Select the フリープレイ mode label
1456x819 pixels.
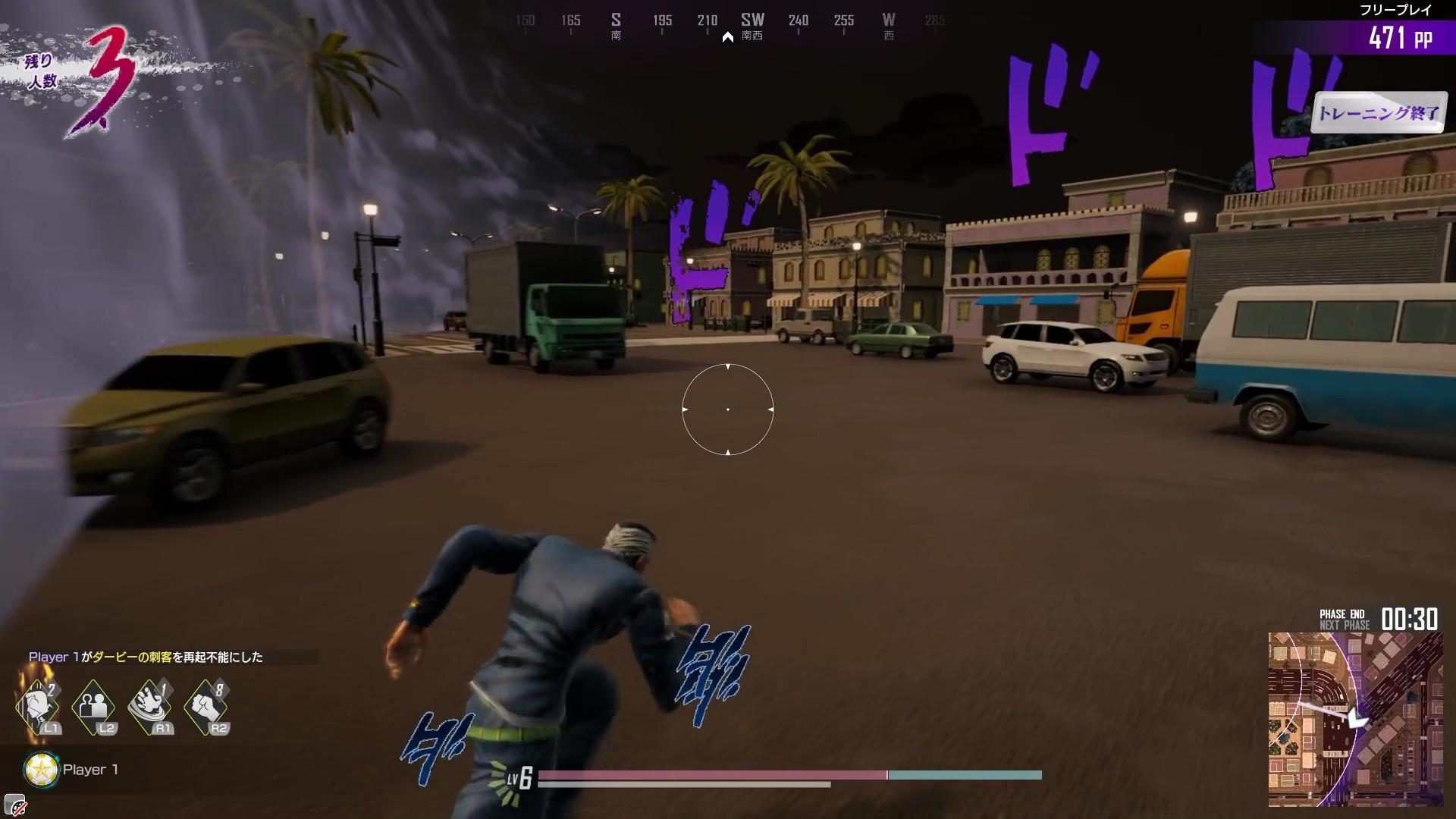[x=1396, y=9]
